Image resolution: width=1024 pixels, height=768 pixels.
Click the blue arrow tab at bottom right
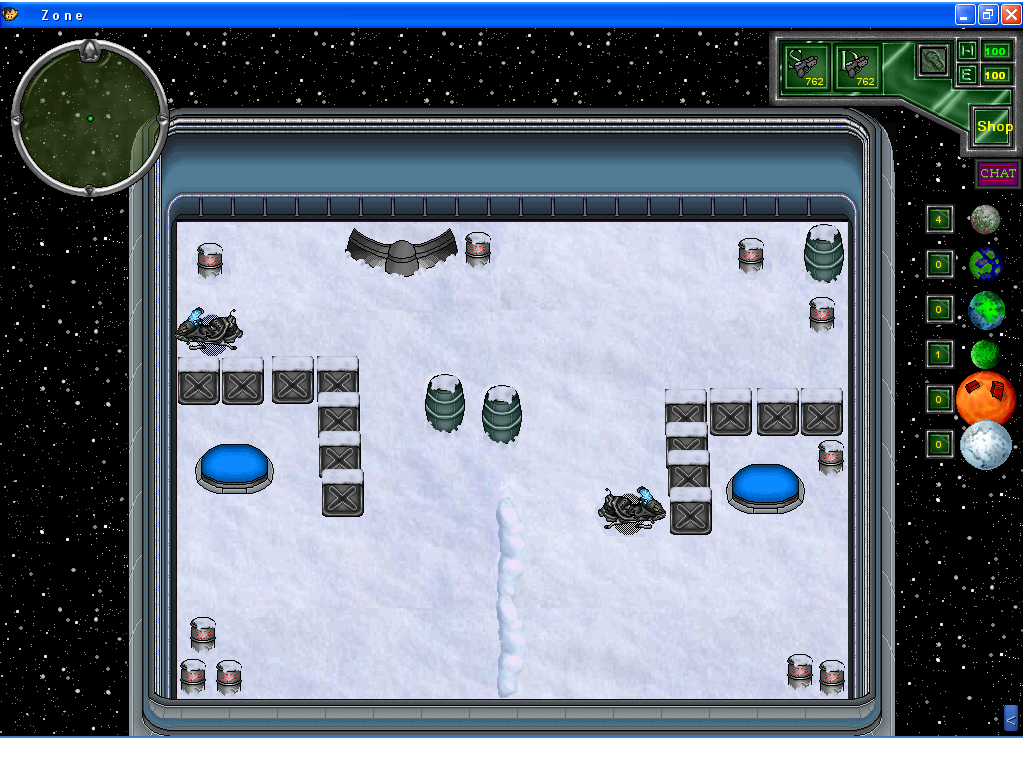(1010, 717)
